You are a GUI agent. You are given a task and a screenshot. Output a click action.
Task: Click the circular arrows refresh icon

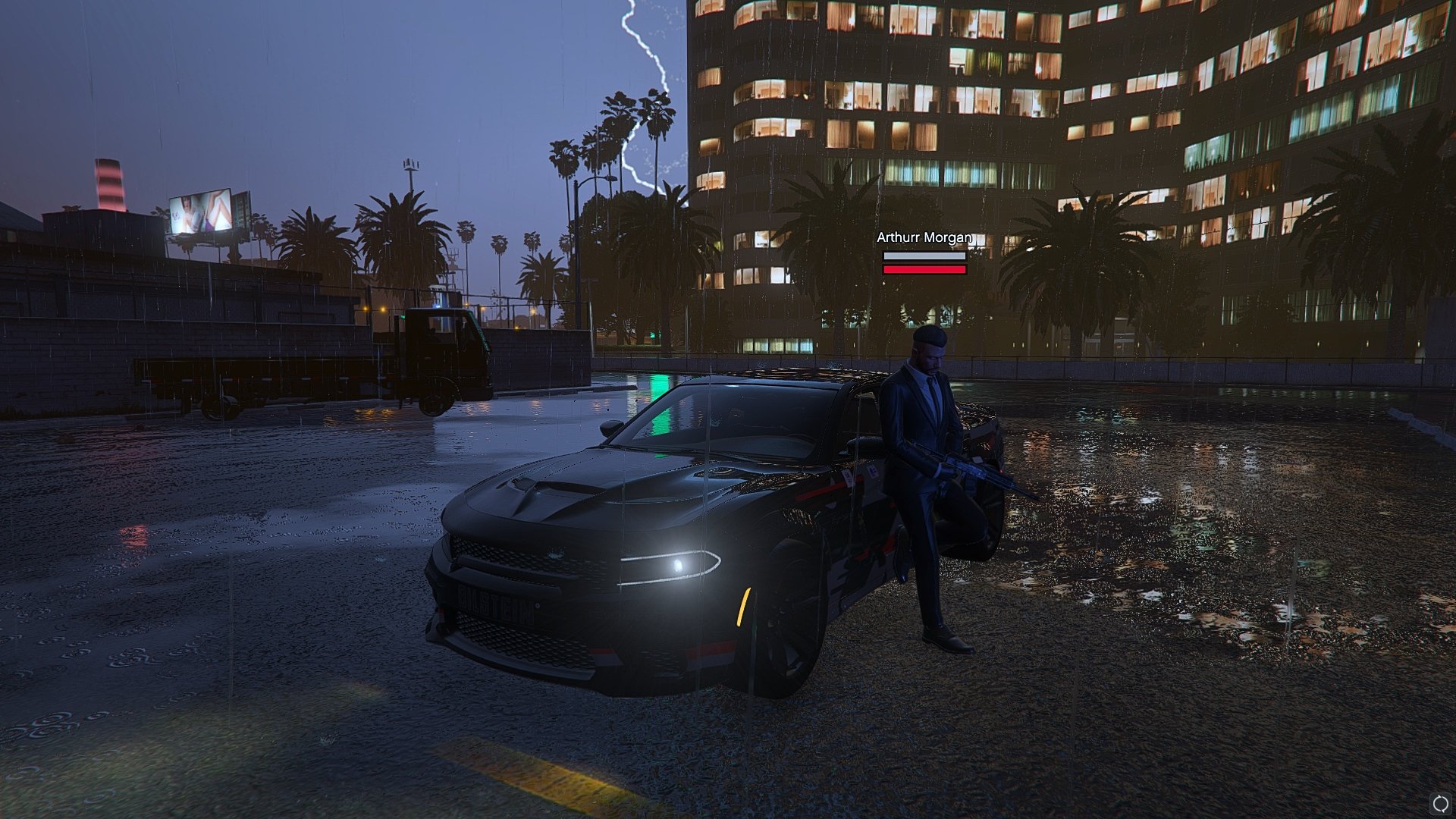pyautogui.click(x=1439, y=803)
